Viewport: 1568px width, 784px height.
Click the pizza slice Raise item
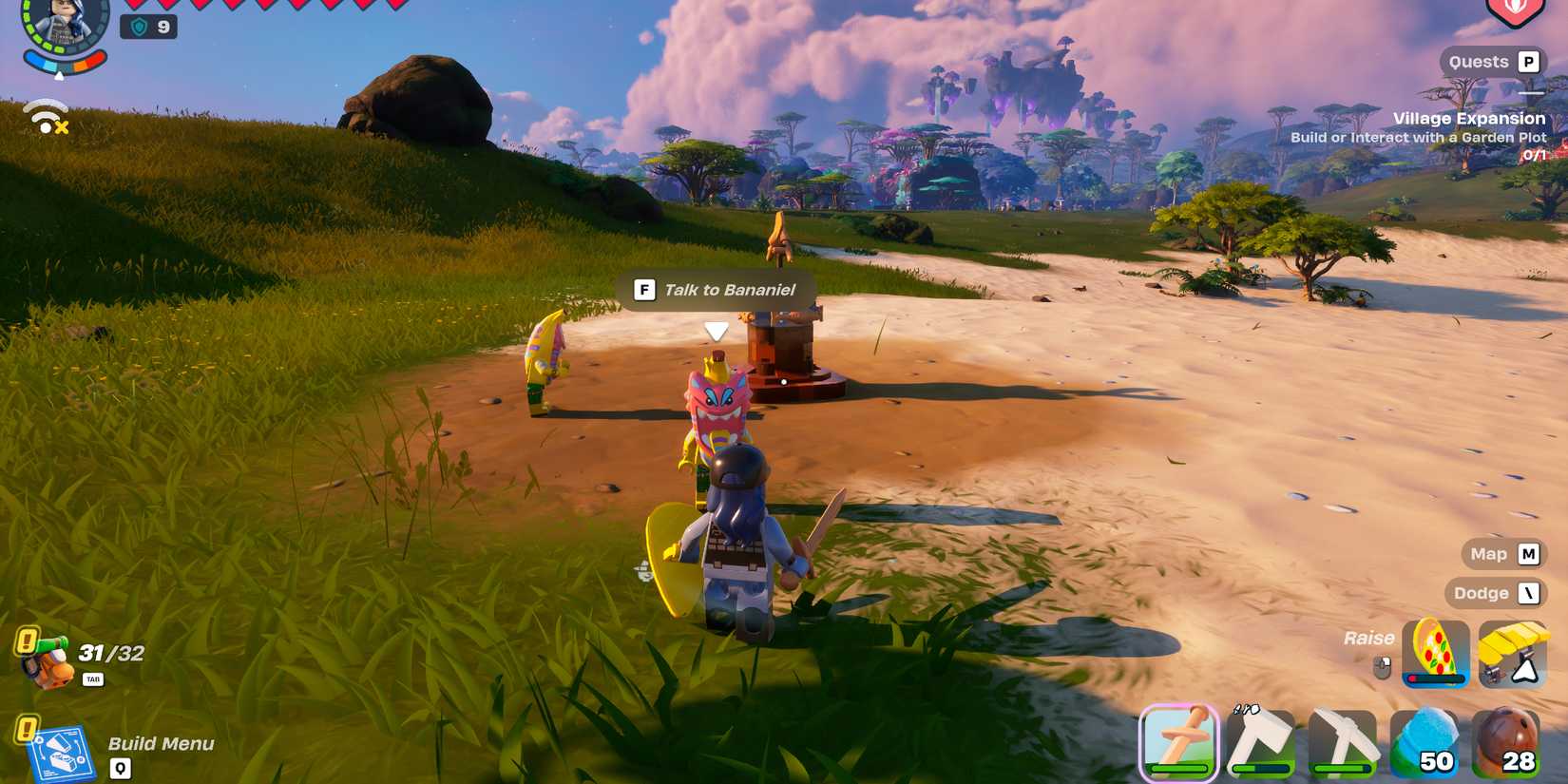[x=1435, y=654]
